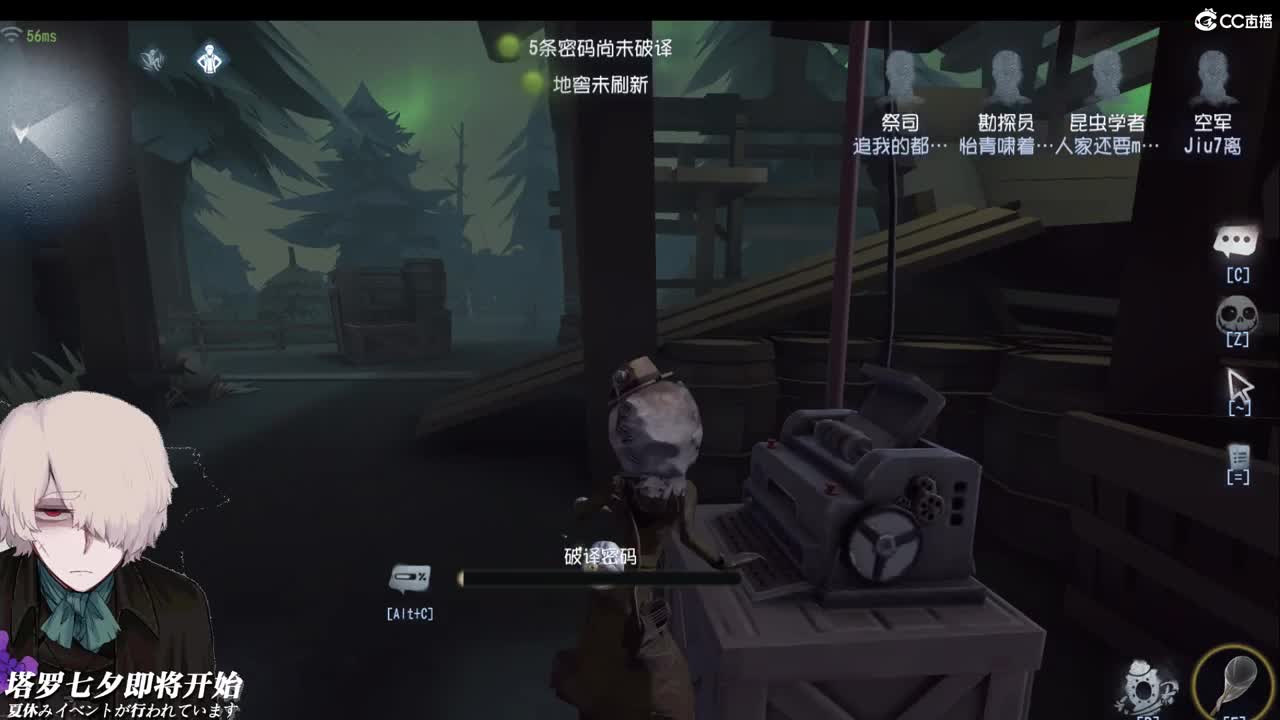Toggle the spectator character icon near top left
This screenshot has width=1280, height=720.
(x=210, y=59)
